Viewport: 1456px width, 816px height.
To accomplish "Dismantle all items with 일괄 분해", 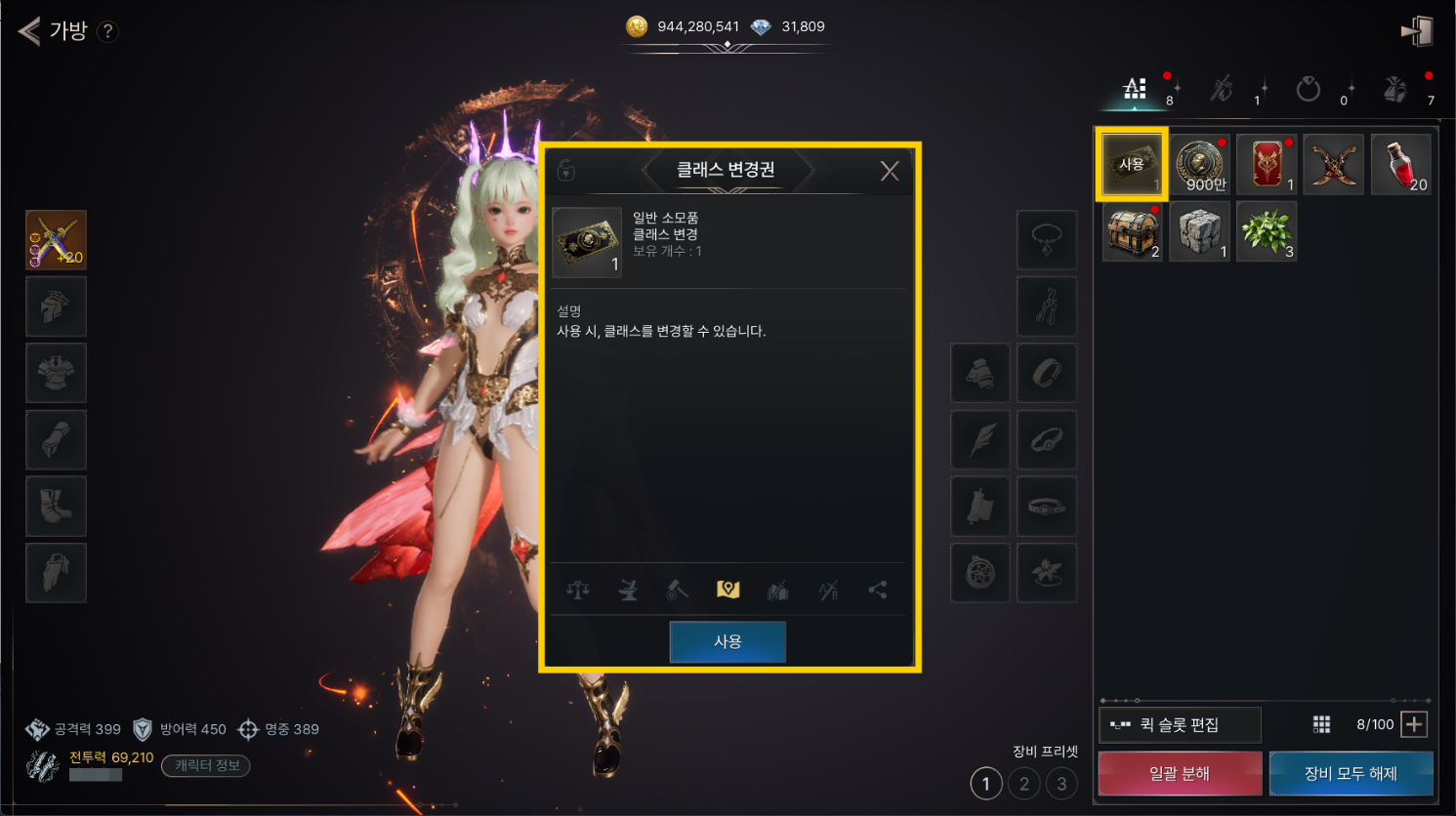I will coord(1180,774).
